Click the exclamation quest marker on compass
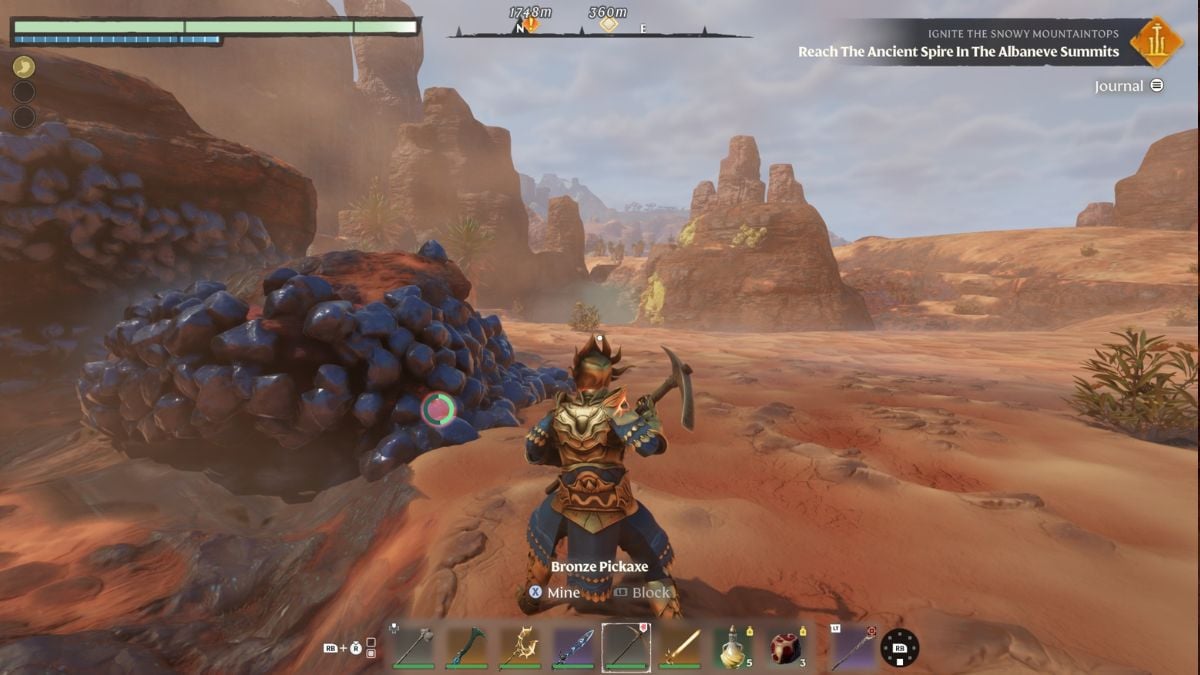The height and width of the screenshot is (675, 1200). pyautogui.click(x=530, y=24)
